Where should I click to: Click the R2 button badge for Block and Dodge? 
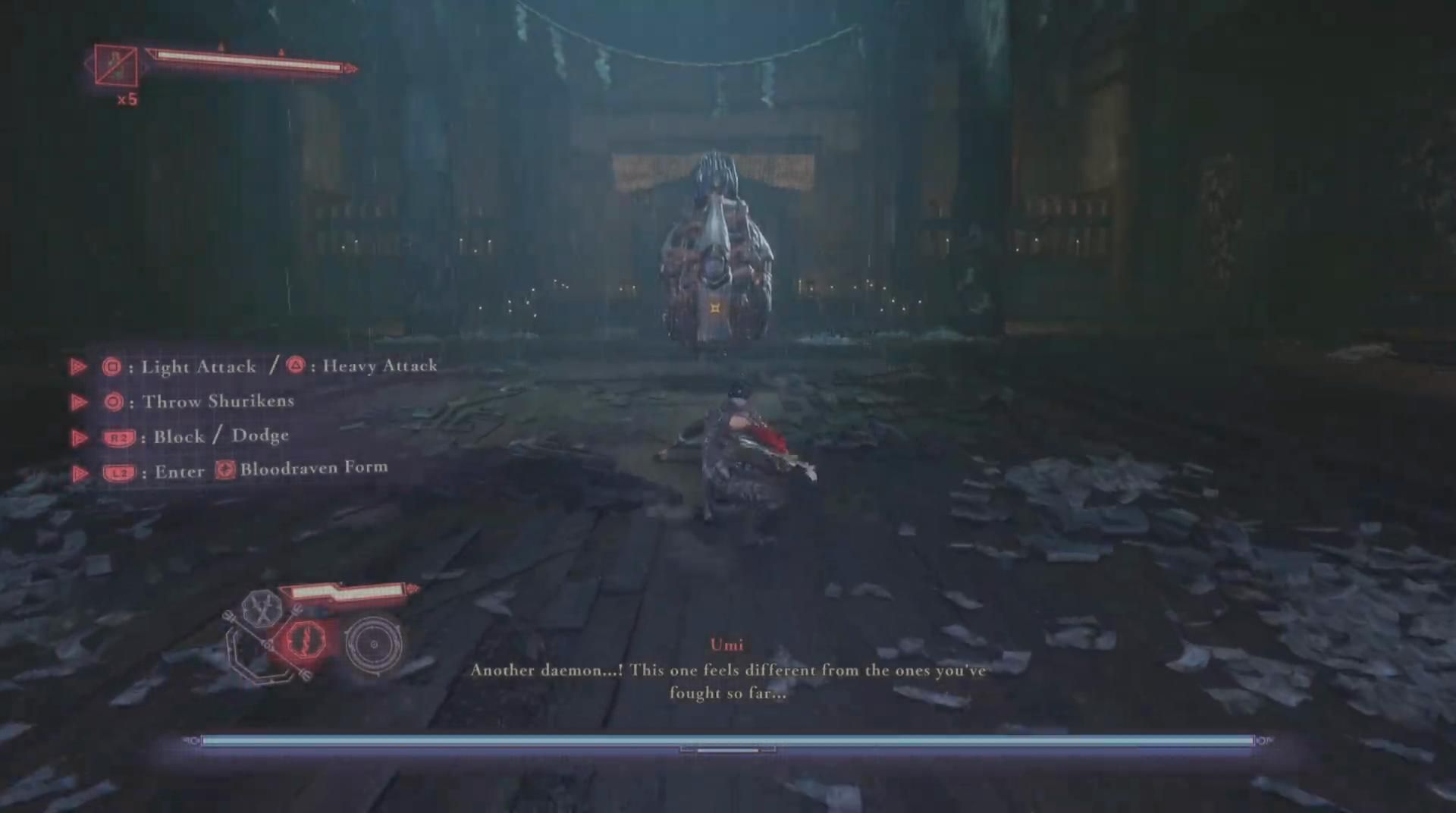[121, 437]
